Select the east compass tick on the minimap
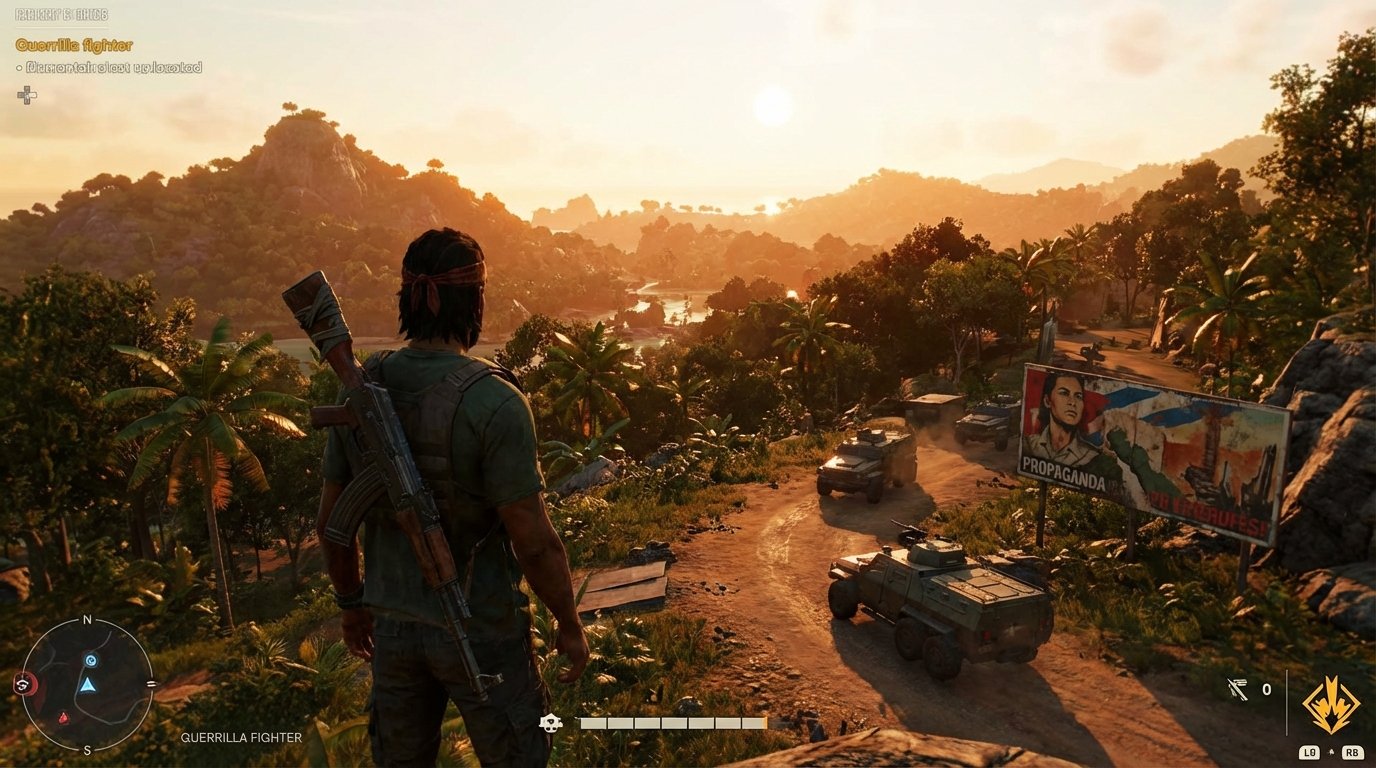The width and height of the screenshot is (1376, 768). pyautogui.click(x=152, y=684)
